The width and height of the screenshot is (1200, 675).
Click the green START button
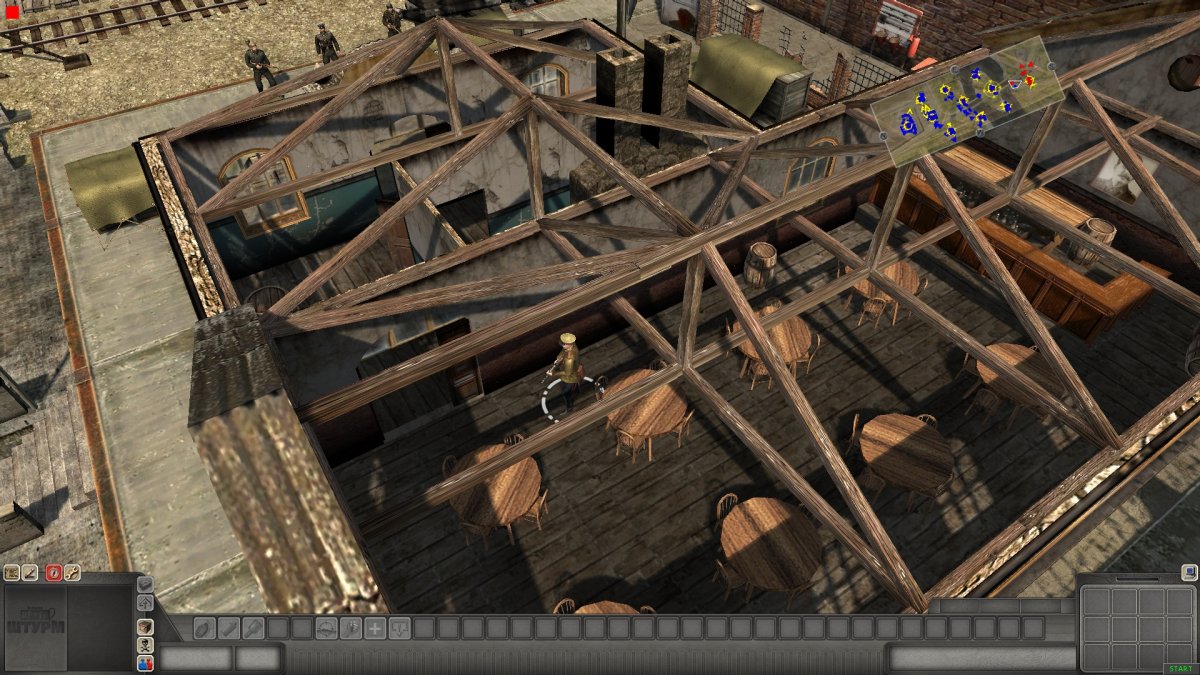[x=1178, y=669]
